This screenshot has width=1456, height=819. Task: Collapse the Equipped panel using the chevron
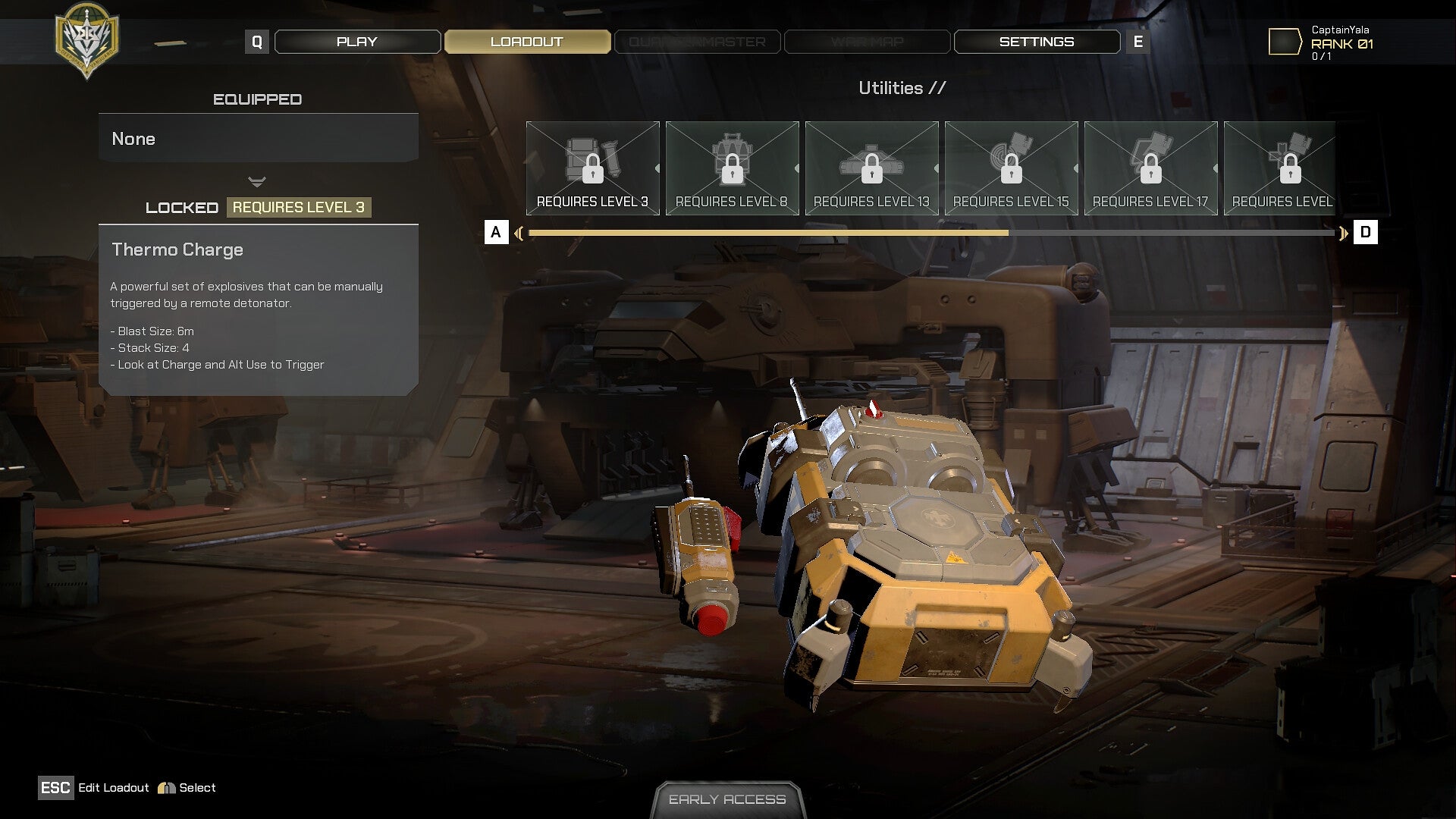pyautogui.click(x=257, y=182)
